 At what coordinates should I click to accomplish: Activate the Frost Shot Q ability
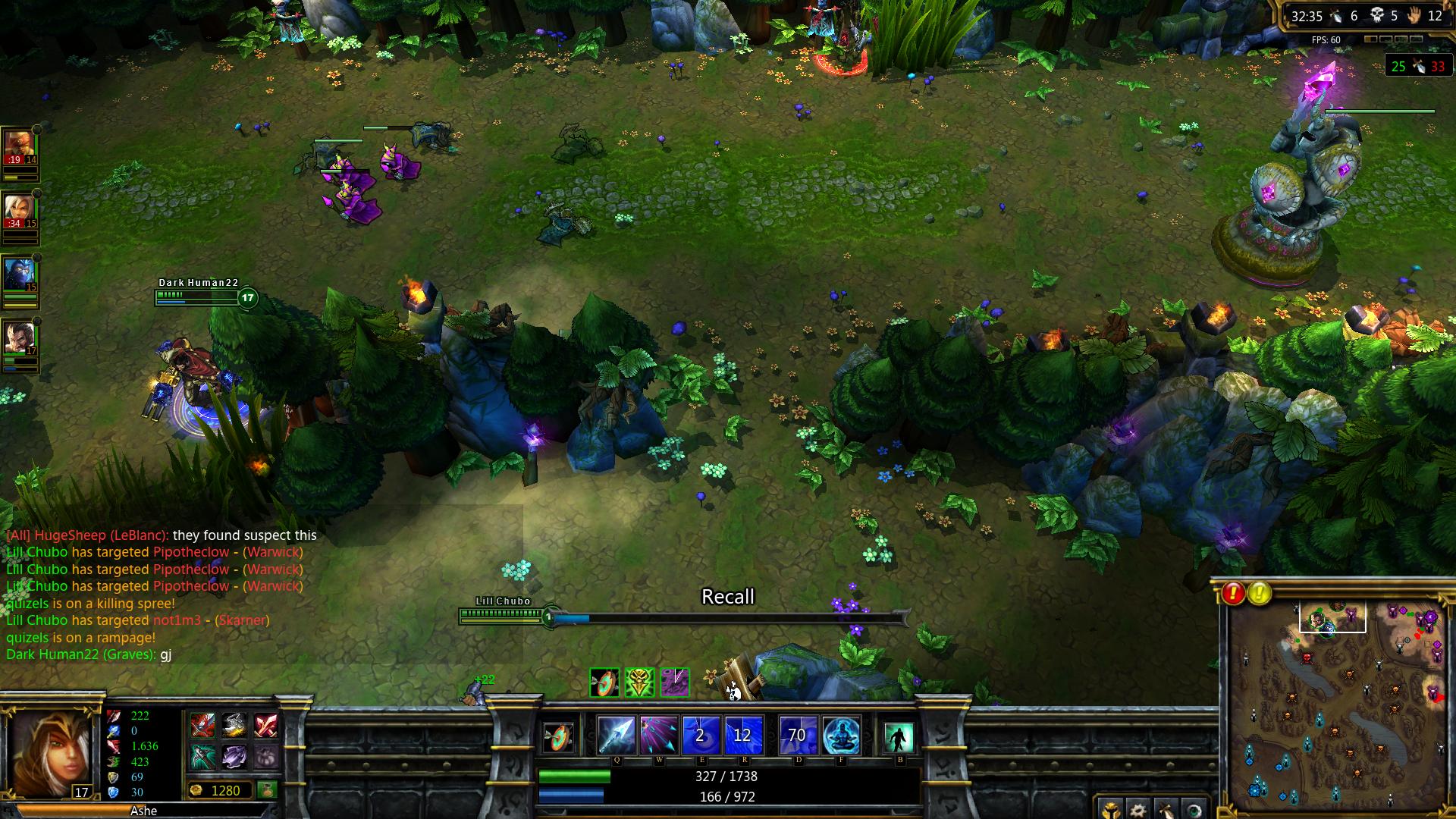[616, 735]
